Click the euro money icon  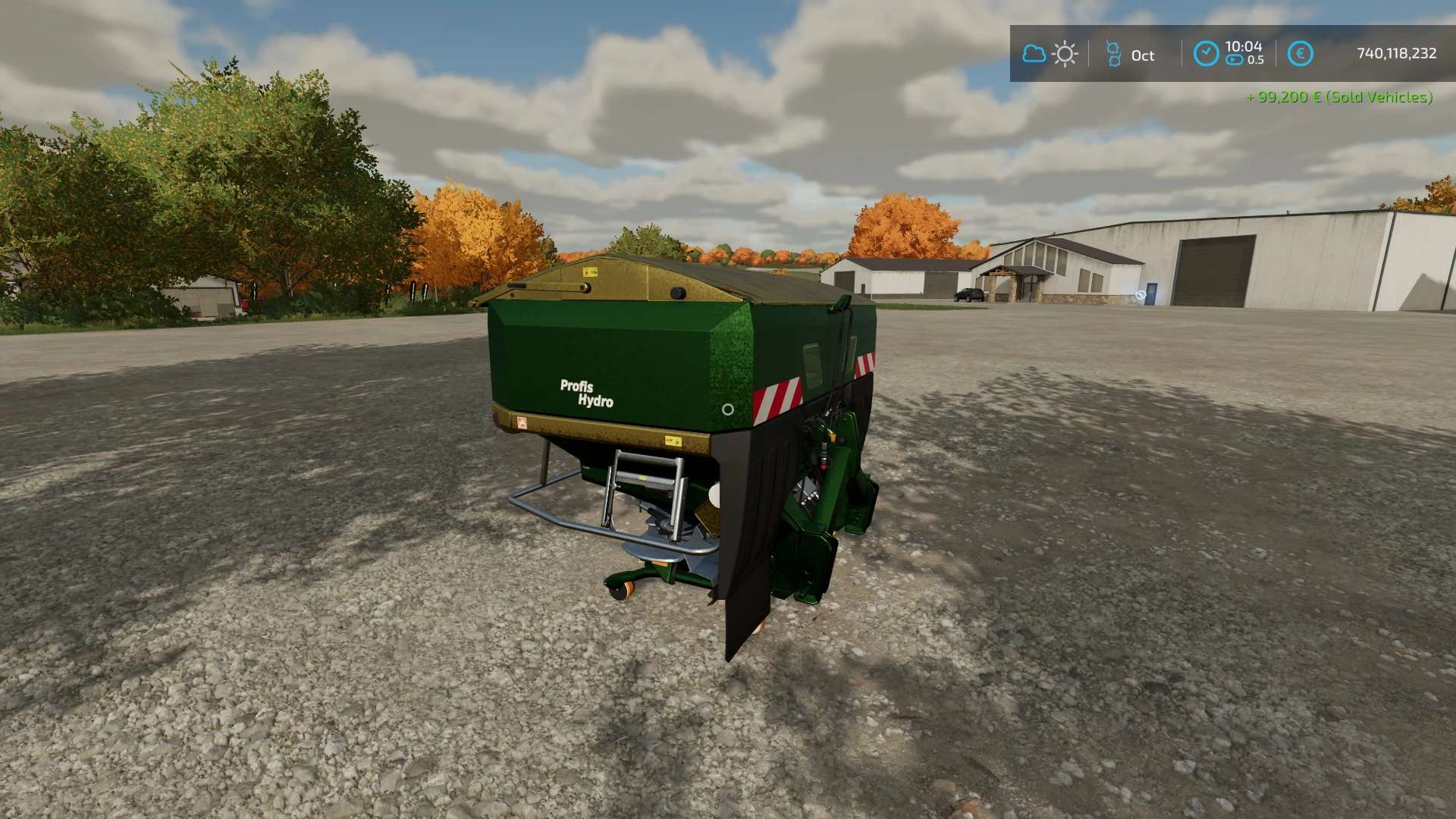coord(1300,54)
